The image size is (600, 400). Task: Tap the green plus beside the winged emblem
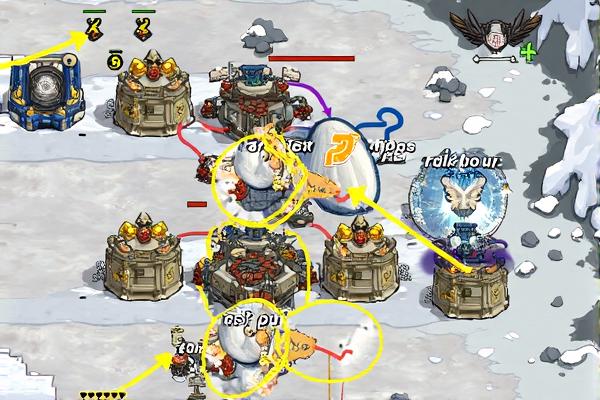pos(528,51)
